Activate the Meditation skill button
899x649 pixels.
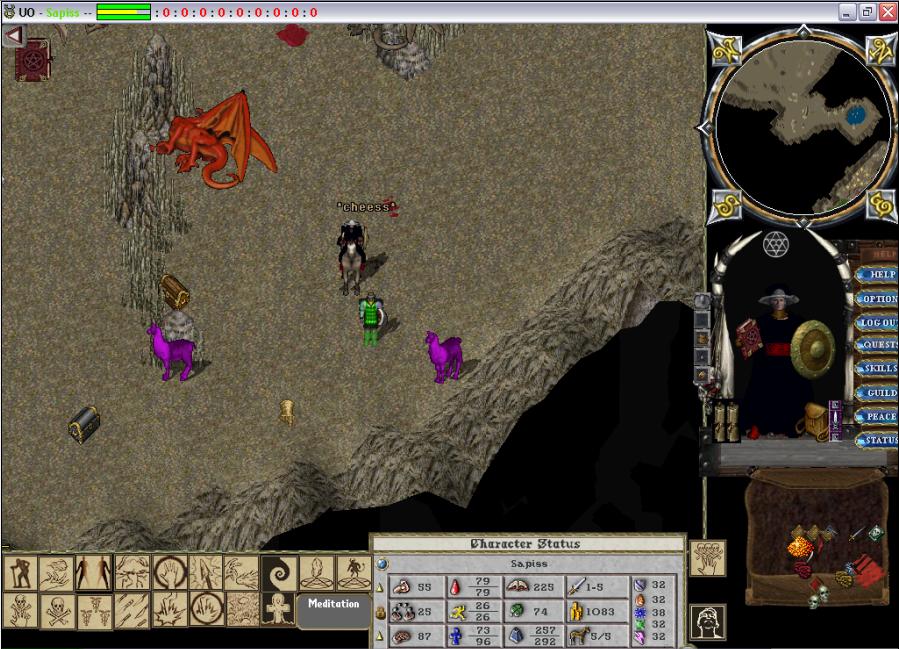point(333,606)
